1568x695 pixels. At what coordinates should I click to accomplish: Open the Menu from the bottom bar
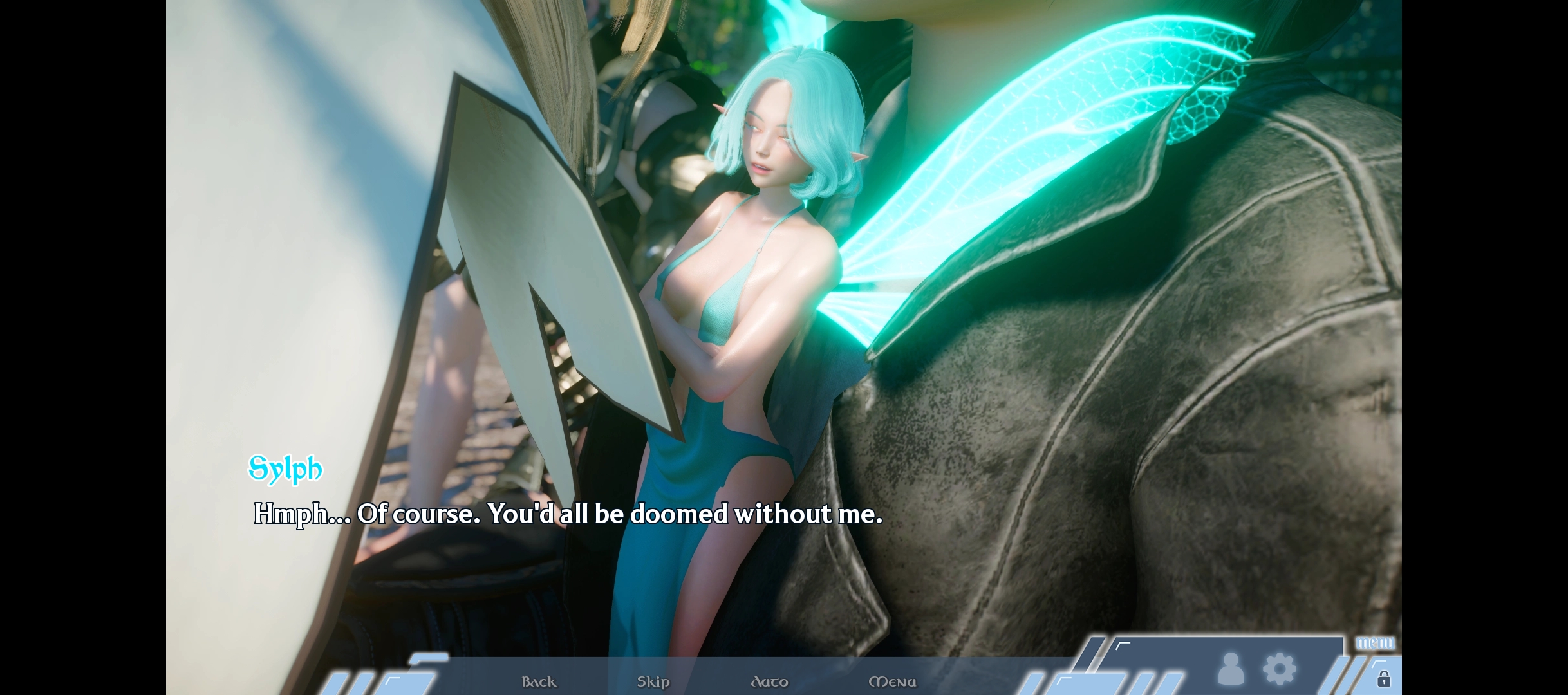coord(892,681)
